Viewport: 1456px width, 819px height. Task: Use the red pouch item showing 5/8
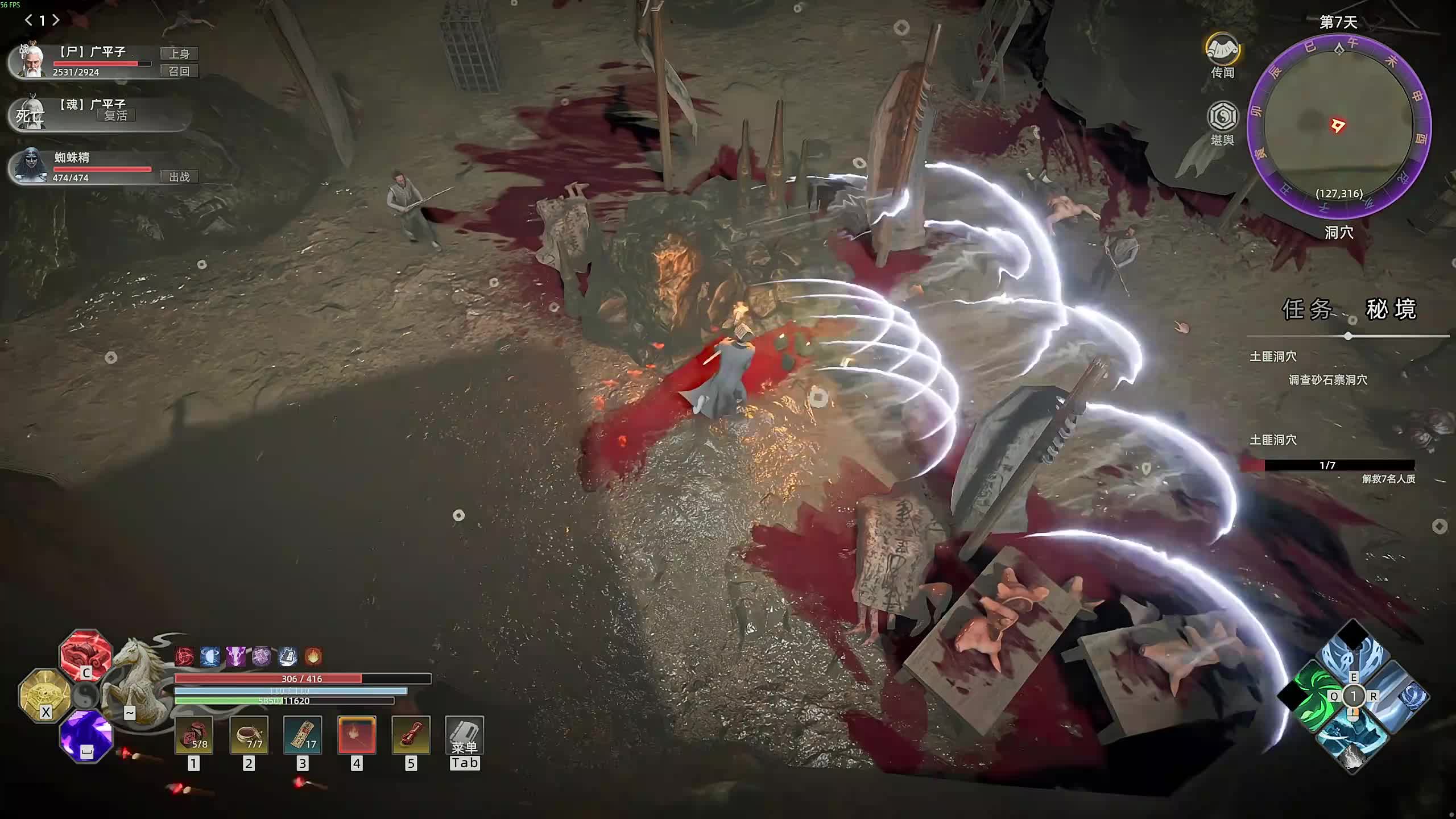194,735
